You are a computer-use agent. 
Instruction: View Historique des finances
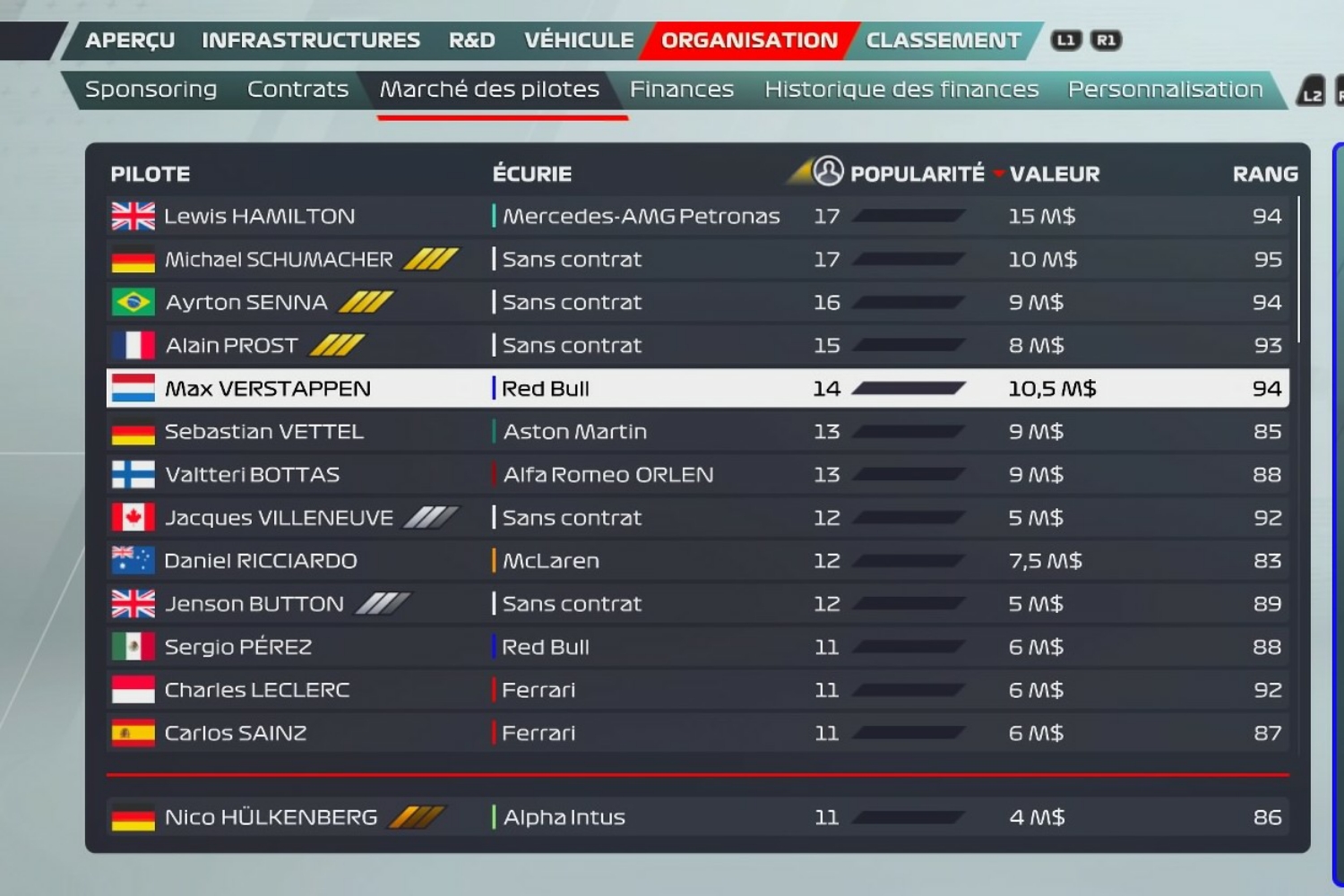tap(900, 90)
